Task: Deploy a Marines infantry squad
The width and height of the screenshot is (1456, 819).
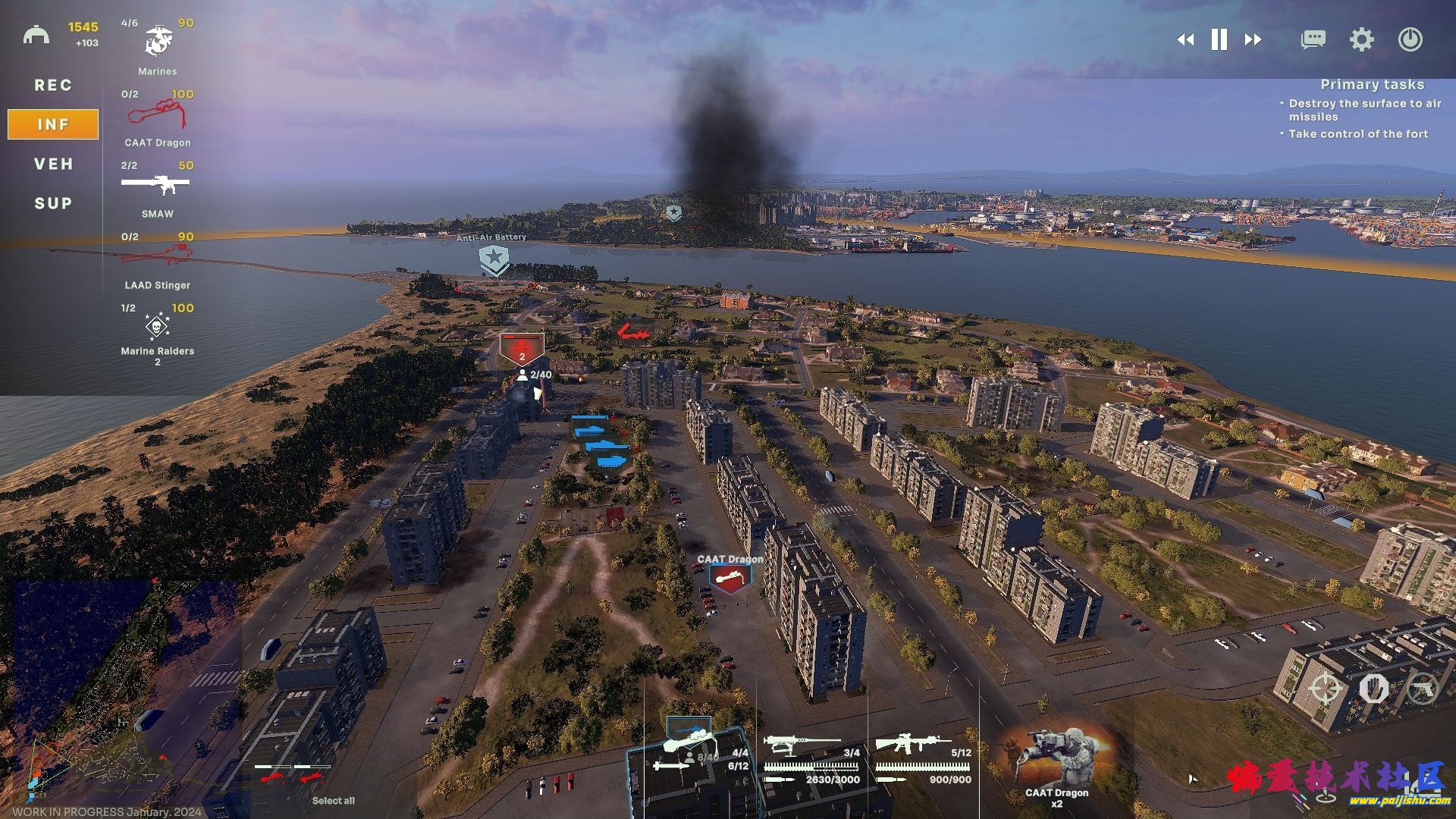Action: [158, 44]
